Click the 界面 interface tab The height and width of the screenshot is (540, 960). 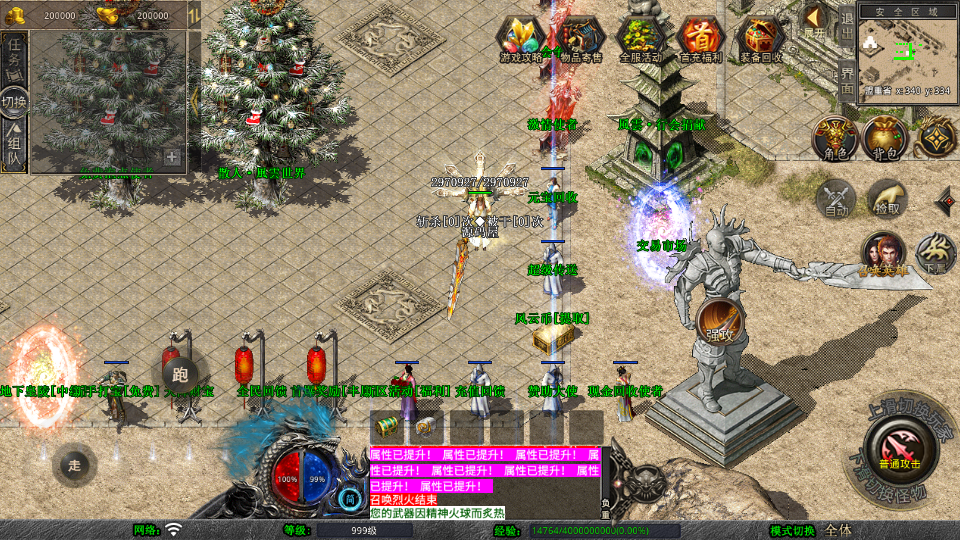coord(847,80)
